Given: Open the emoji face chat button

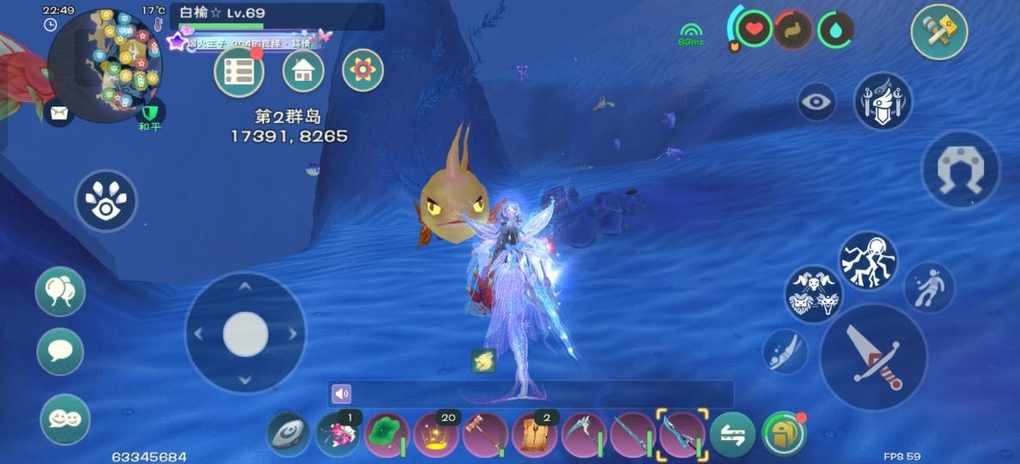Looking at the screenshot, I should 65,419.
